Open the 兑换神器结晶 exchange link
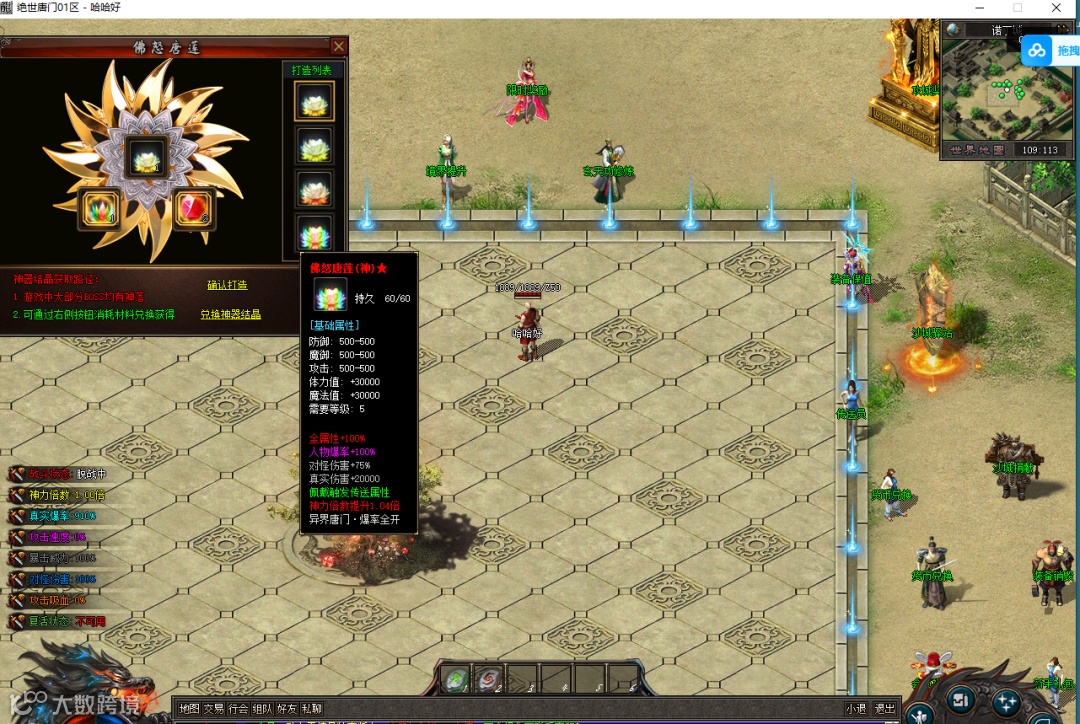This screenshot has width=1080, height=724. click(231, 314)
